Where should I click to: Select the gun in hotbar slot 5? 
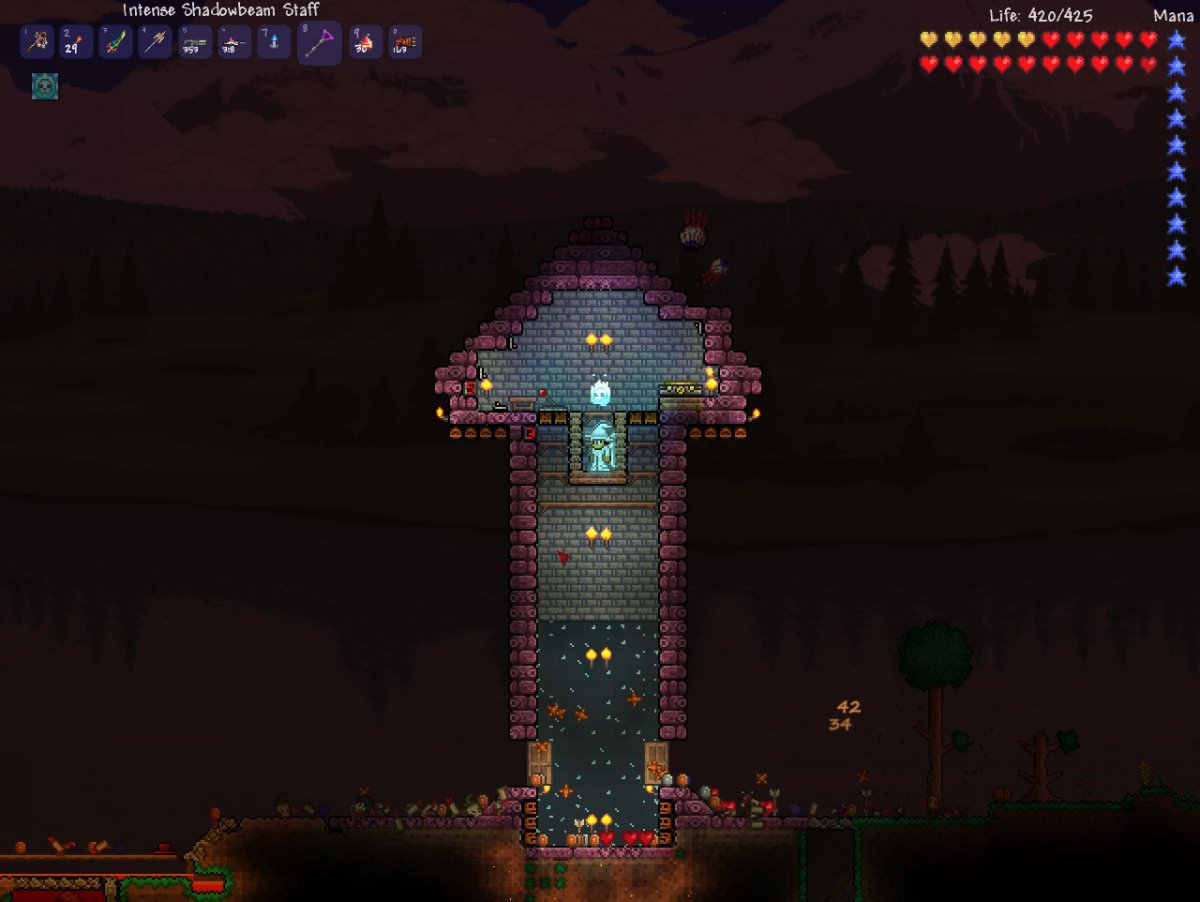[x=195, y=43]
